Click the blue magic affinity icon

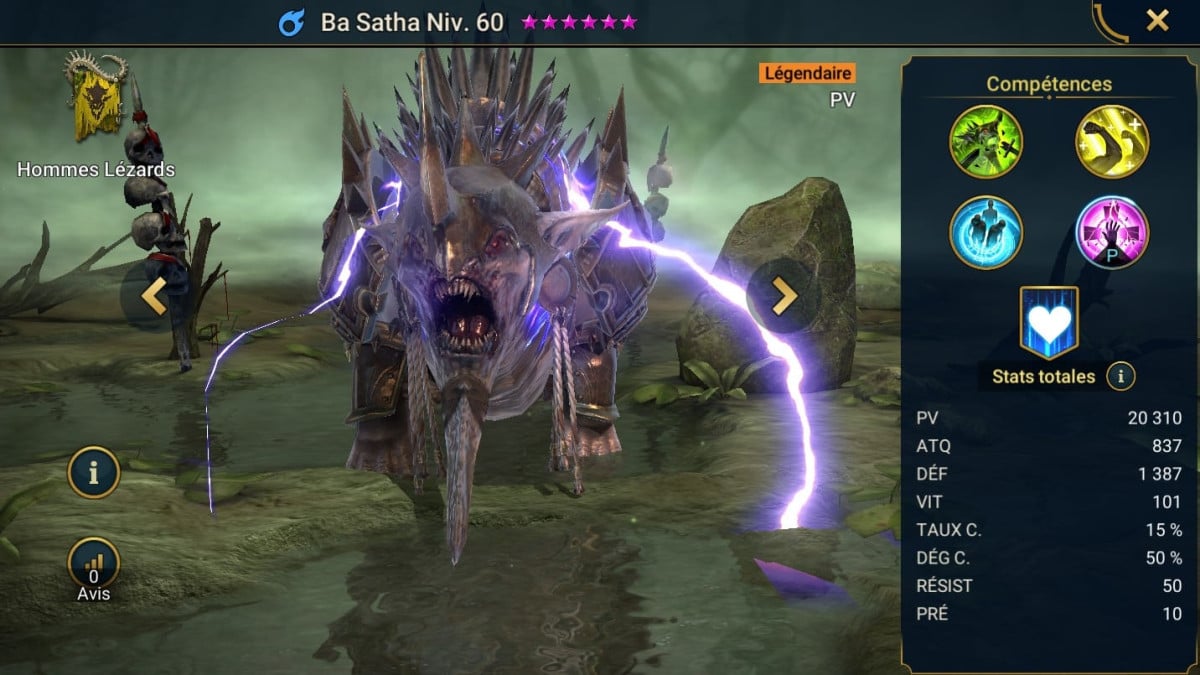(291, 22)
